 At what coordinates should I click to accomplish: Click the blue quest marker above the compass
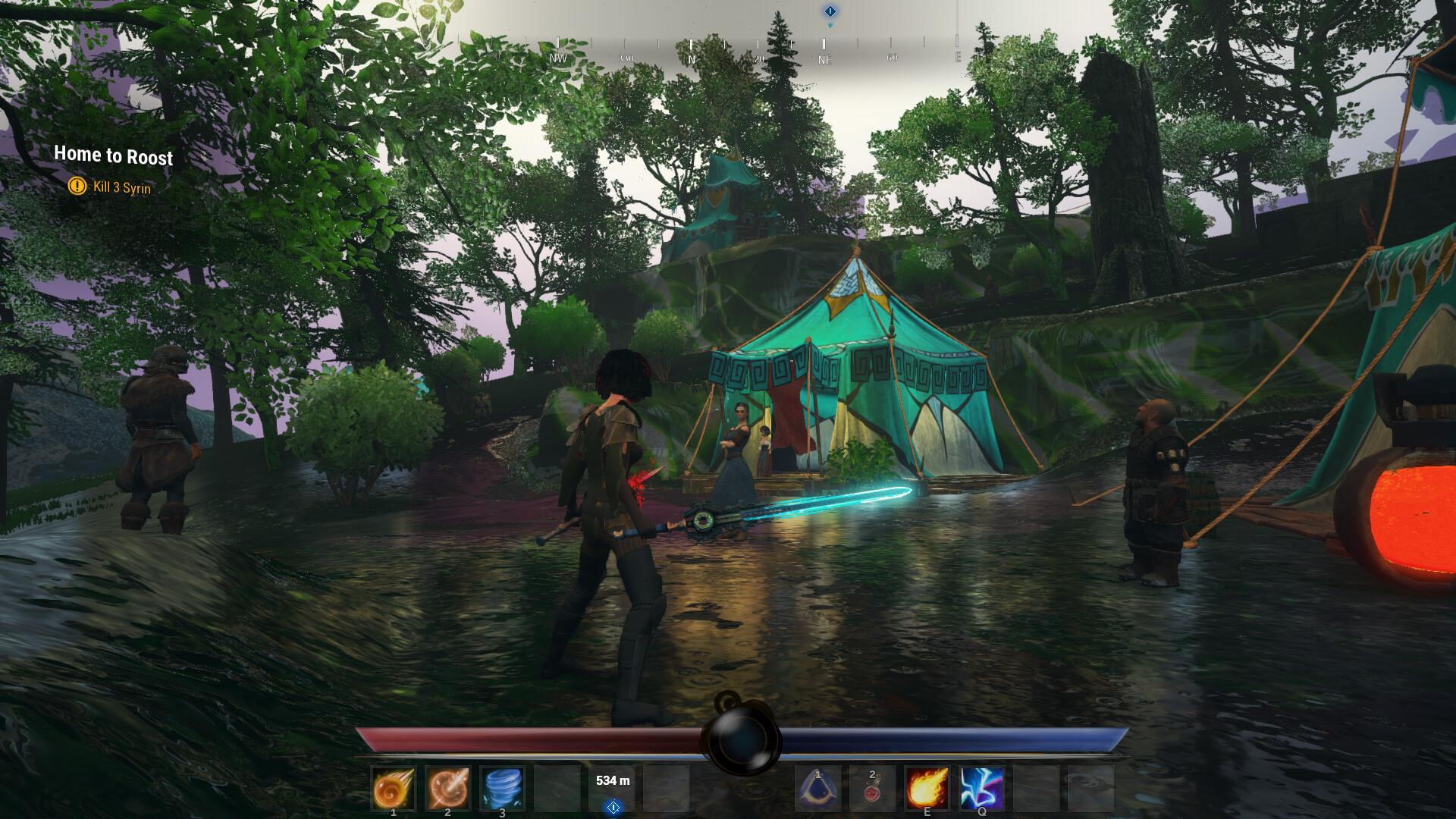coord(831,11)
